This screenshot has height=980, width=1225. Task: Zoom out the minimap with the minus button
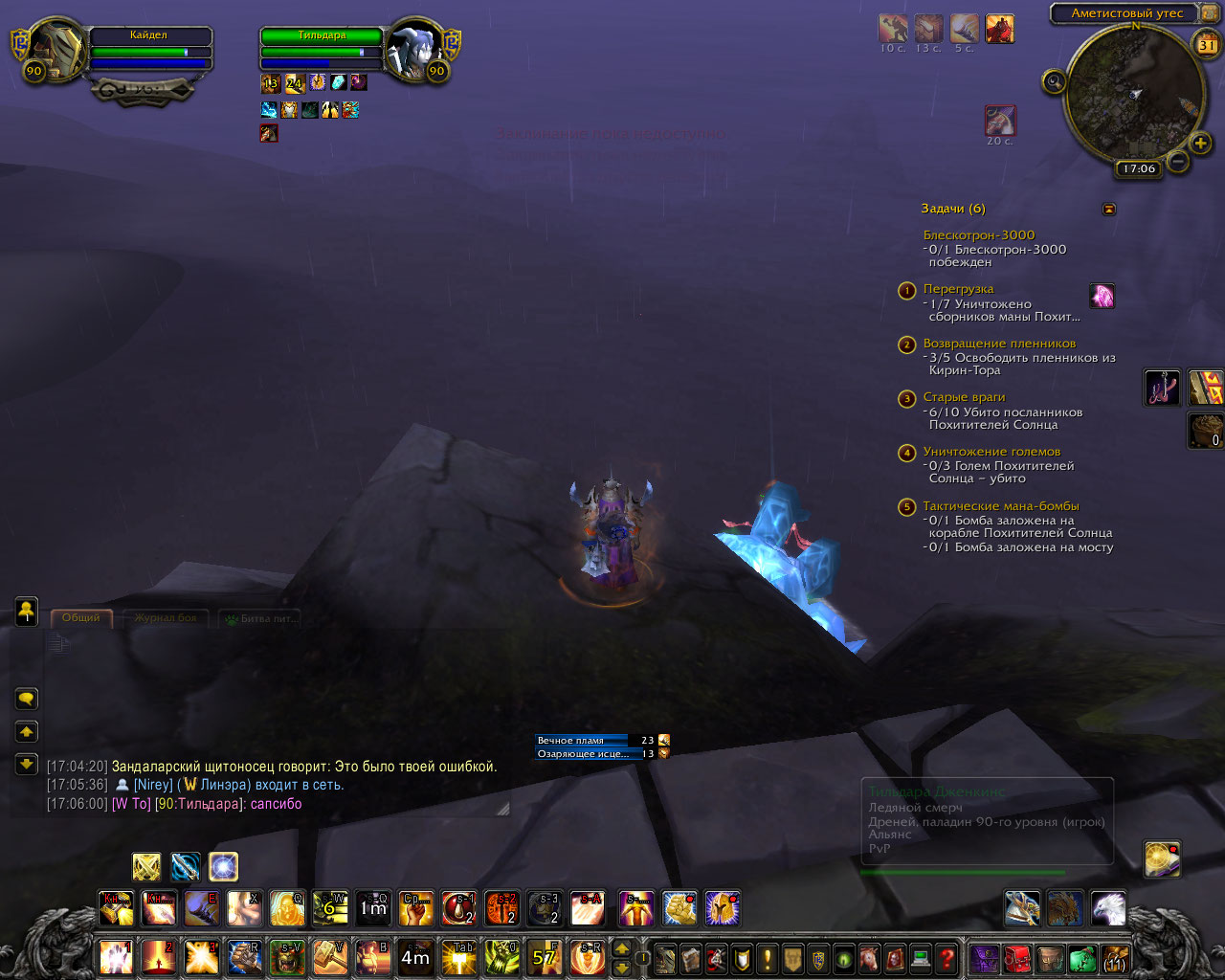tap(1179, 162)
